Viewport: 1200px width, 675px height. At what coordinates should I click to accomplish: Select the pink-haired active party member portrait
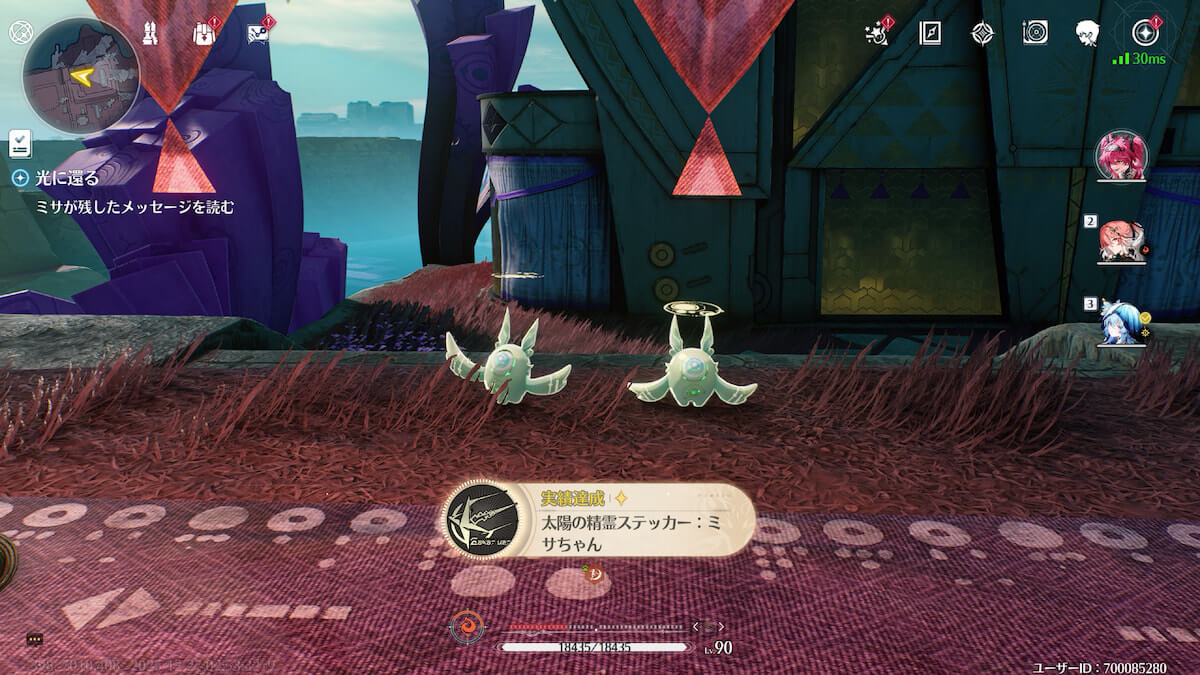click(1121, 156)
